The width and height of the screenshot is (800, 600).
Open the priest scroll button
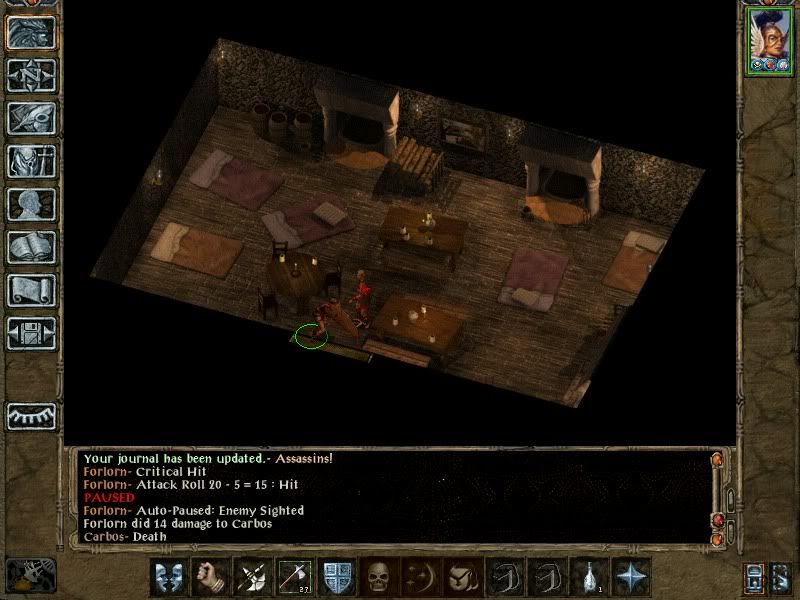31,290
